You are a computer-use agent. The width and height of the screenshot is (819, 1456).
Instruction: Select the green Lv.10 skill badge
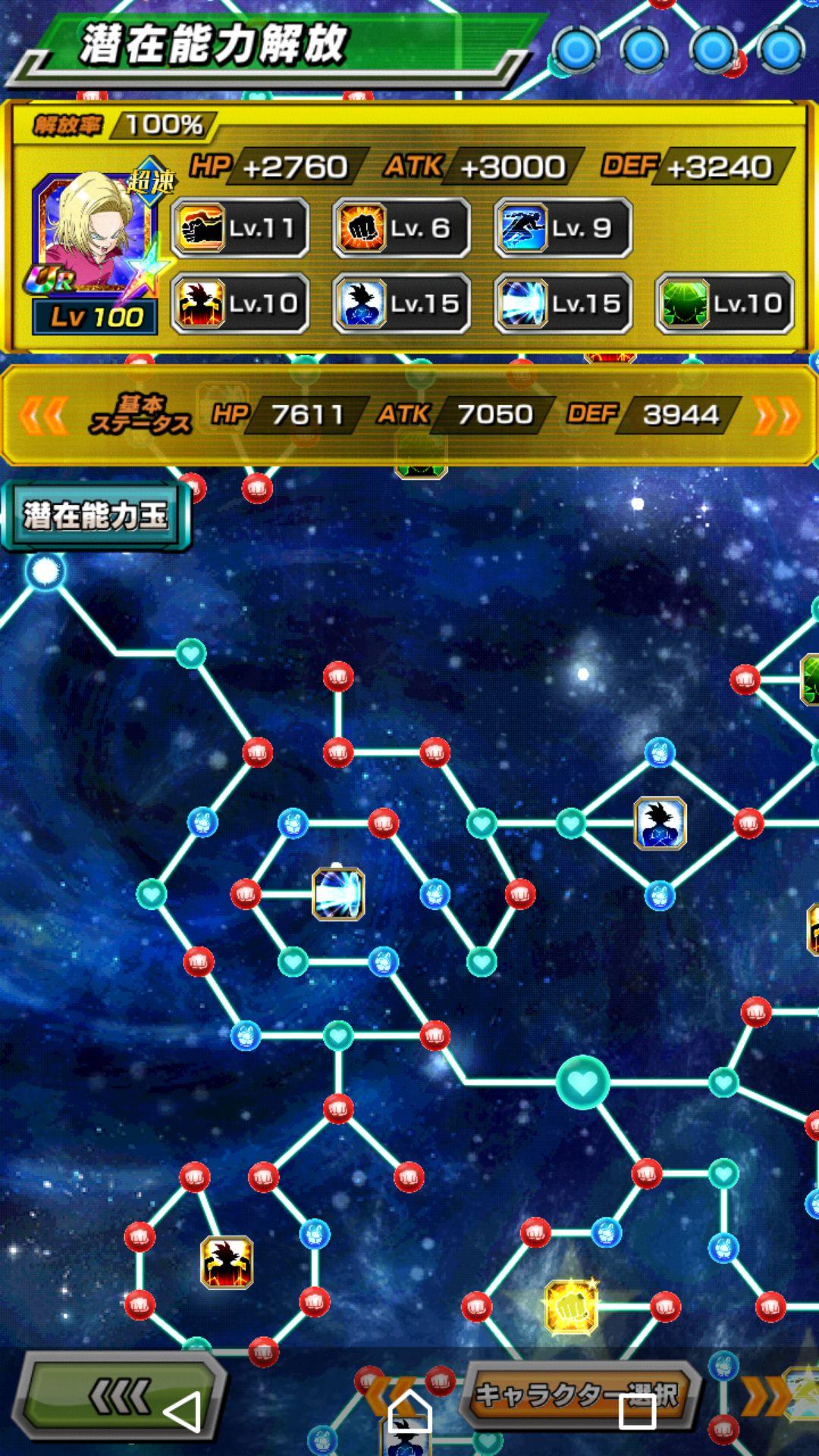point(724,303)
